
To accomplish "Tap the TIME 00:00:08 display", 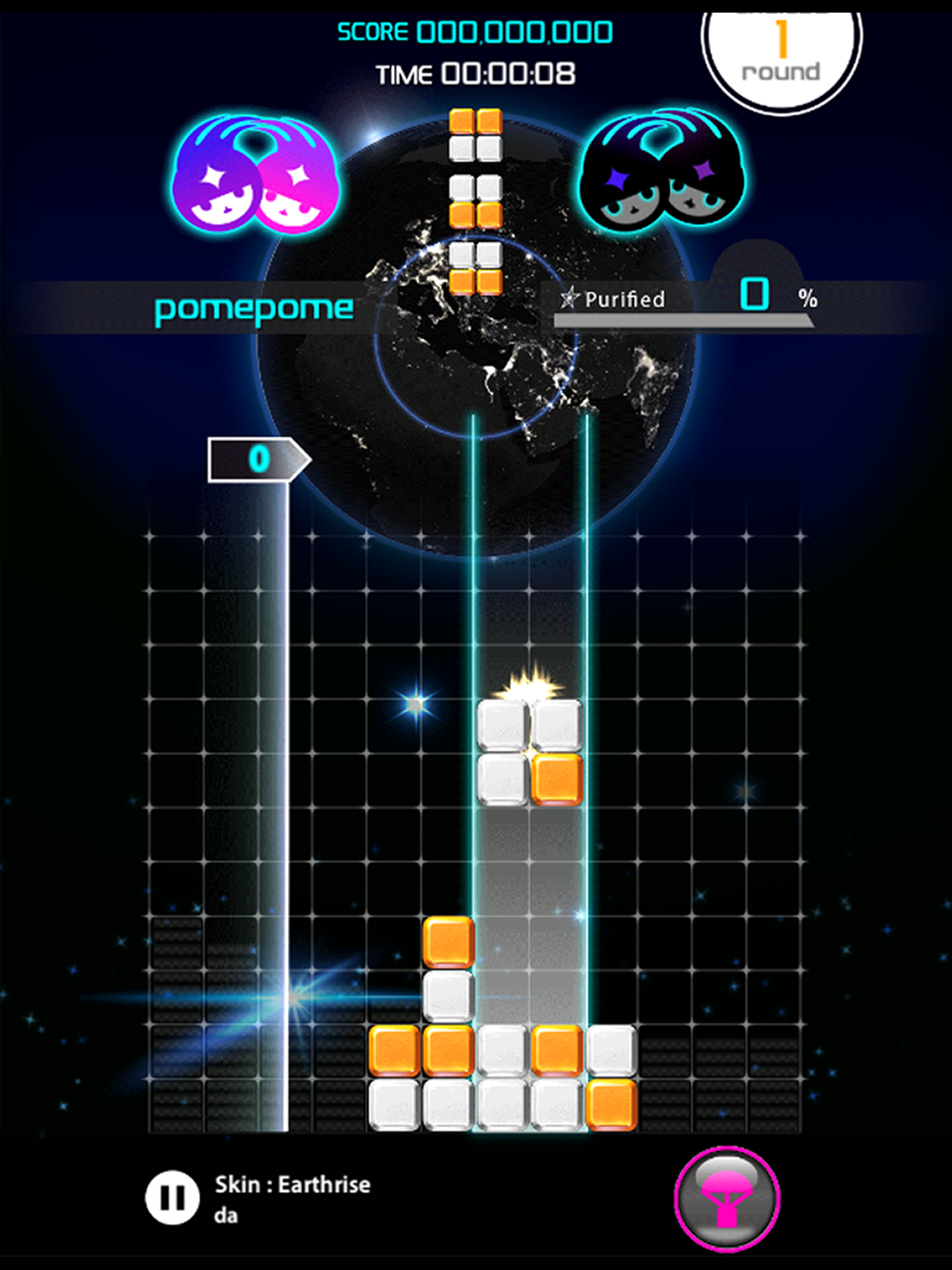I will [x=476, y=73].
